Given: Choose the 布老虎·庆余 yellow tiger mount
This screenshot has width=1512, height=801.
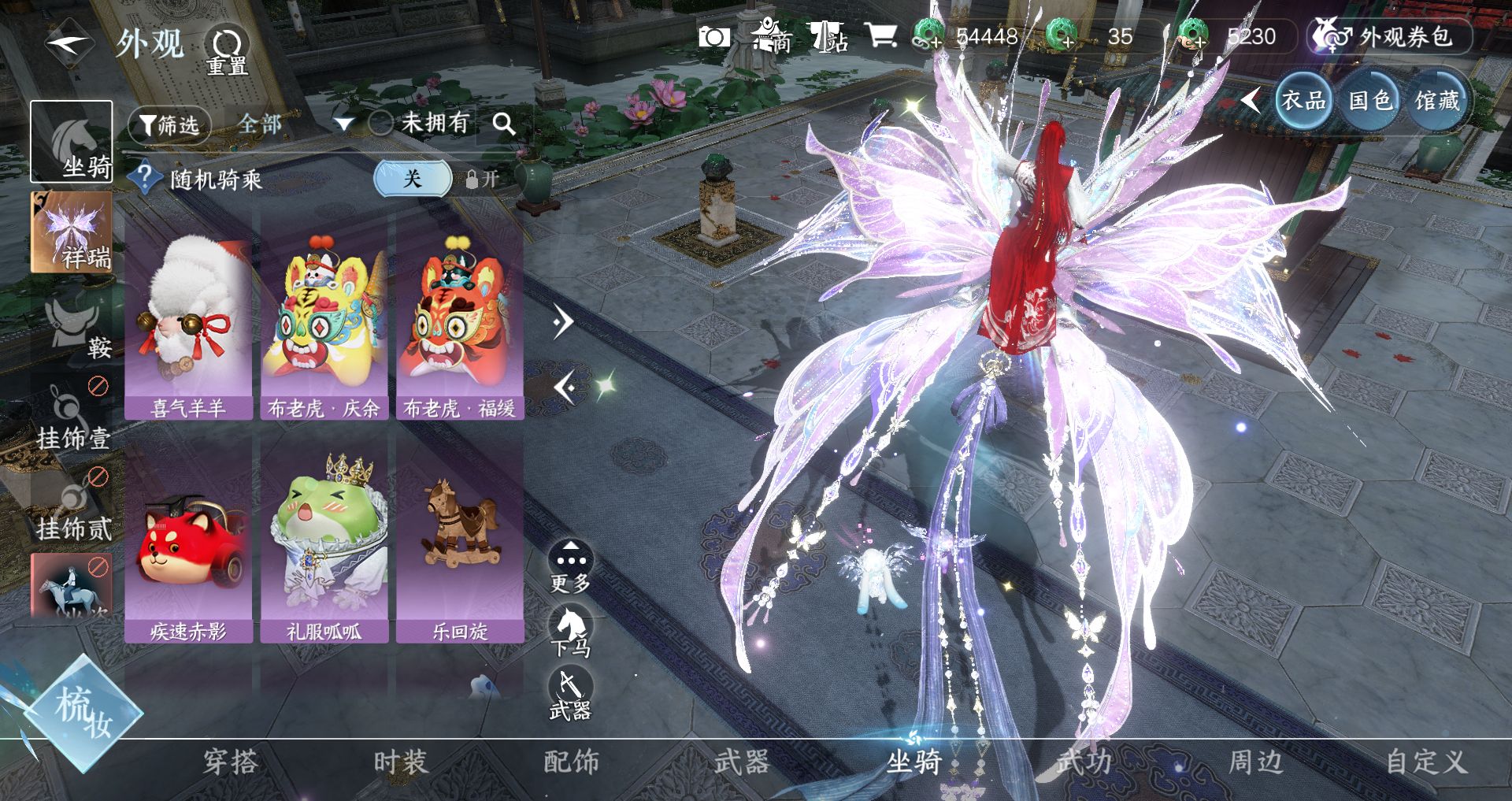Looking at the screenshot, I should coord(324,323).
